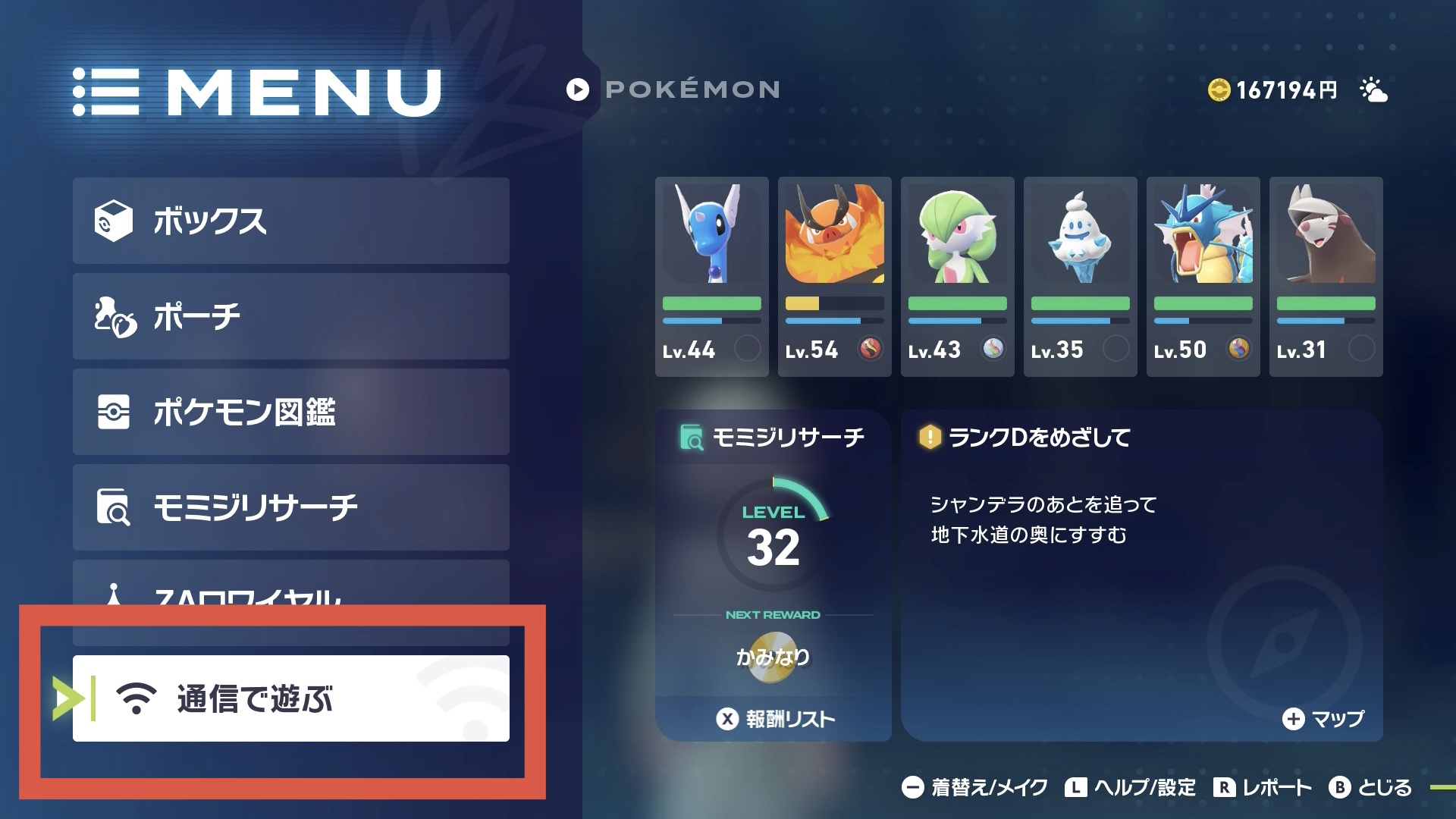Open the ボックス menu entry
Screen dimensions: 1456x819
290,221
